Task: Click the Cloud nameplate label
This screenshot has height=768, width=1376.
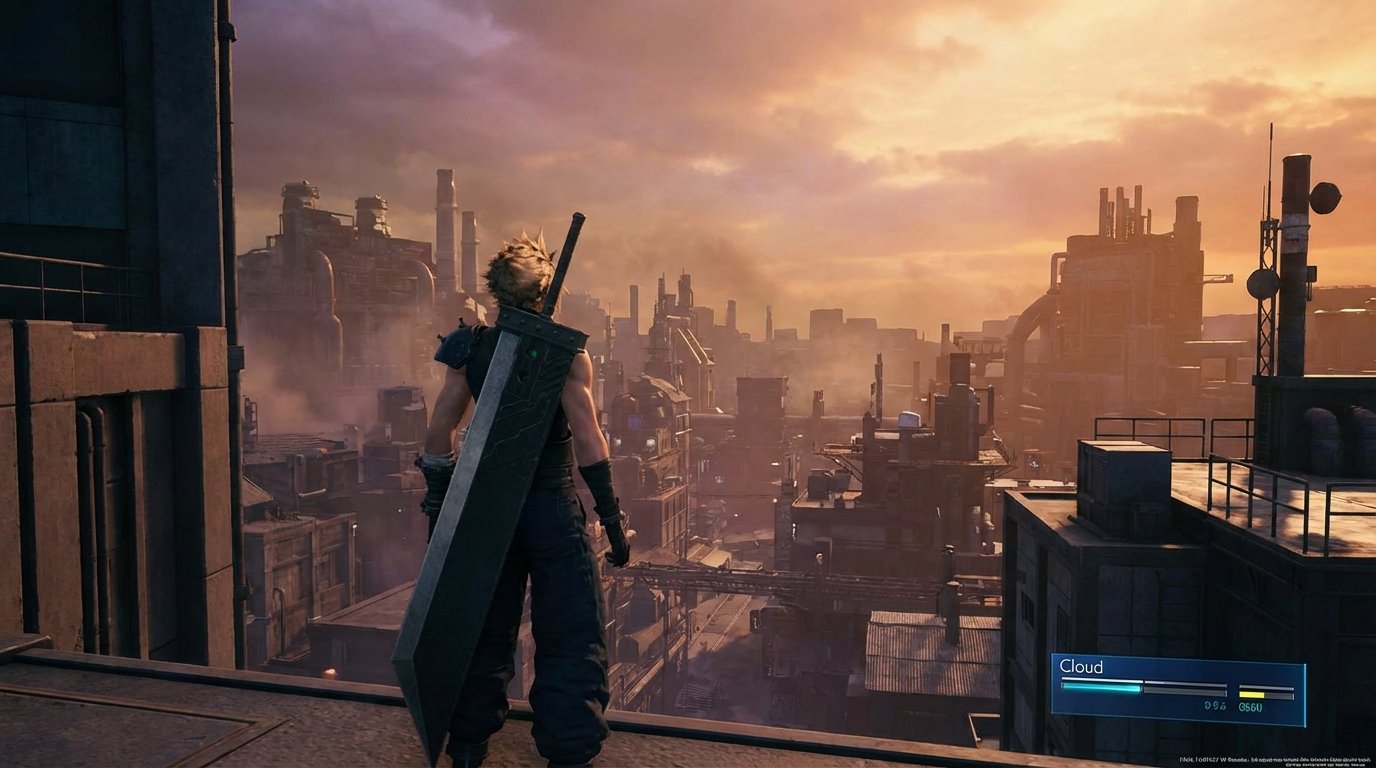Action: tap(1080, 666)
